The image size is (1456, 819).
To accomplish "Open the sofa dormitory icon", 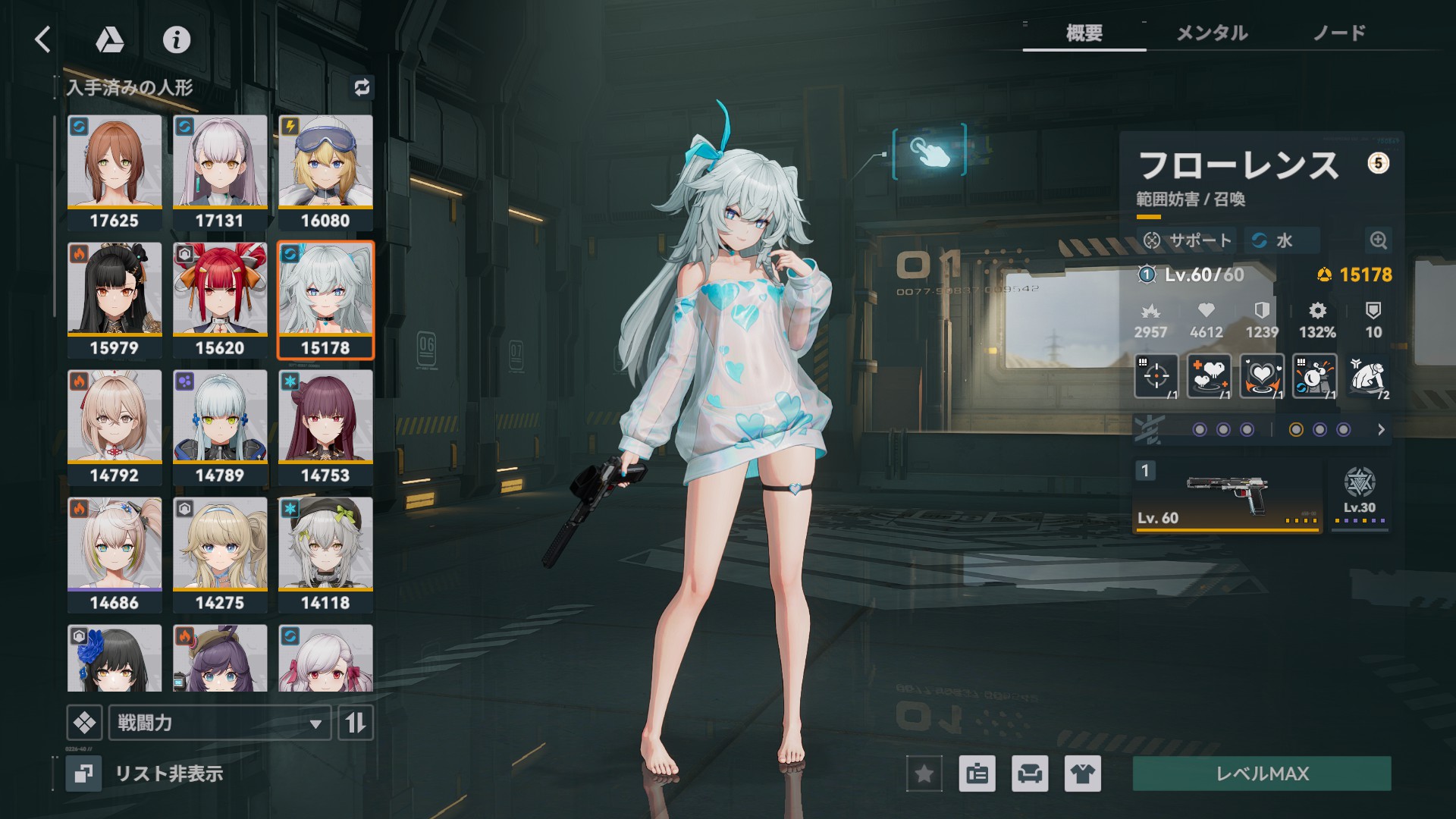I will click(x=1030, y=773).
